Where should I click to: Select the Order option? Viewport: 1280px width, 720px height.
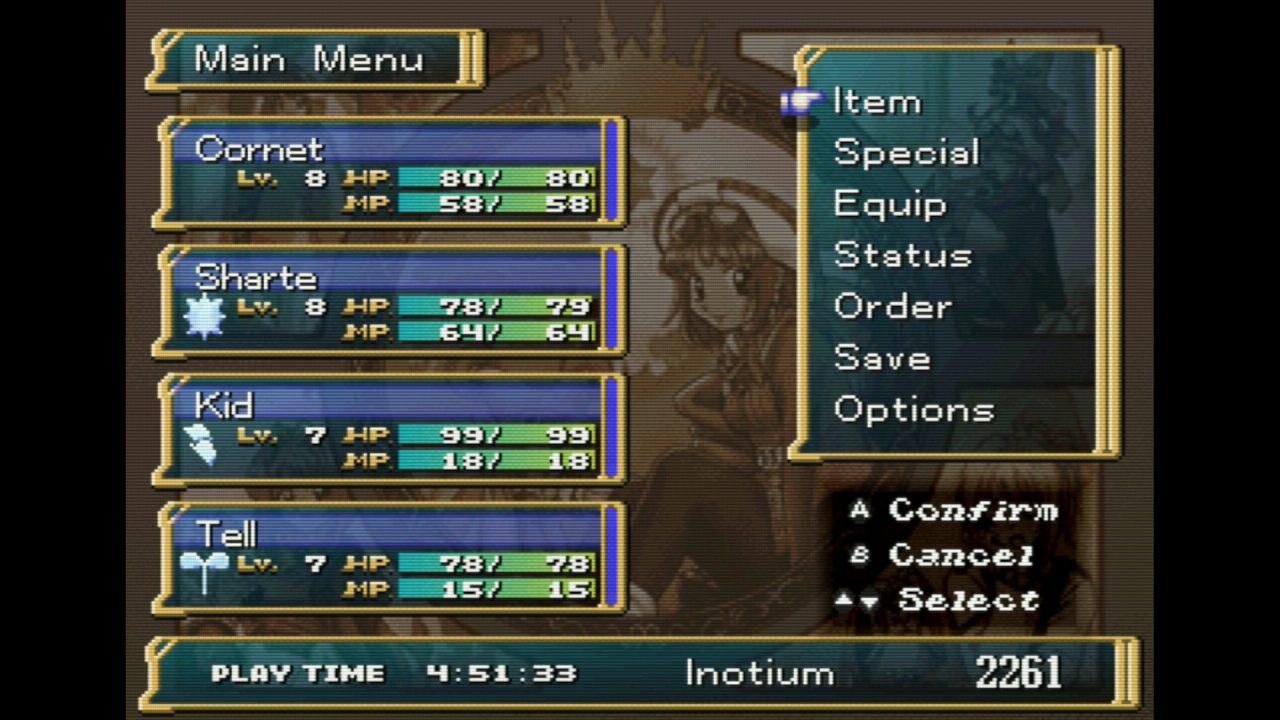pyautogui.click(x=892, y=306)
